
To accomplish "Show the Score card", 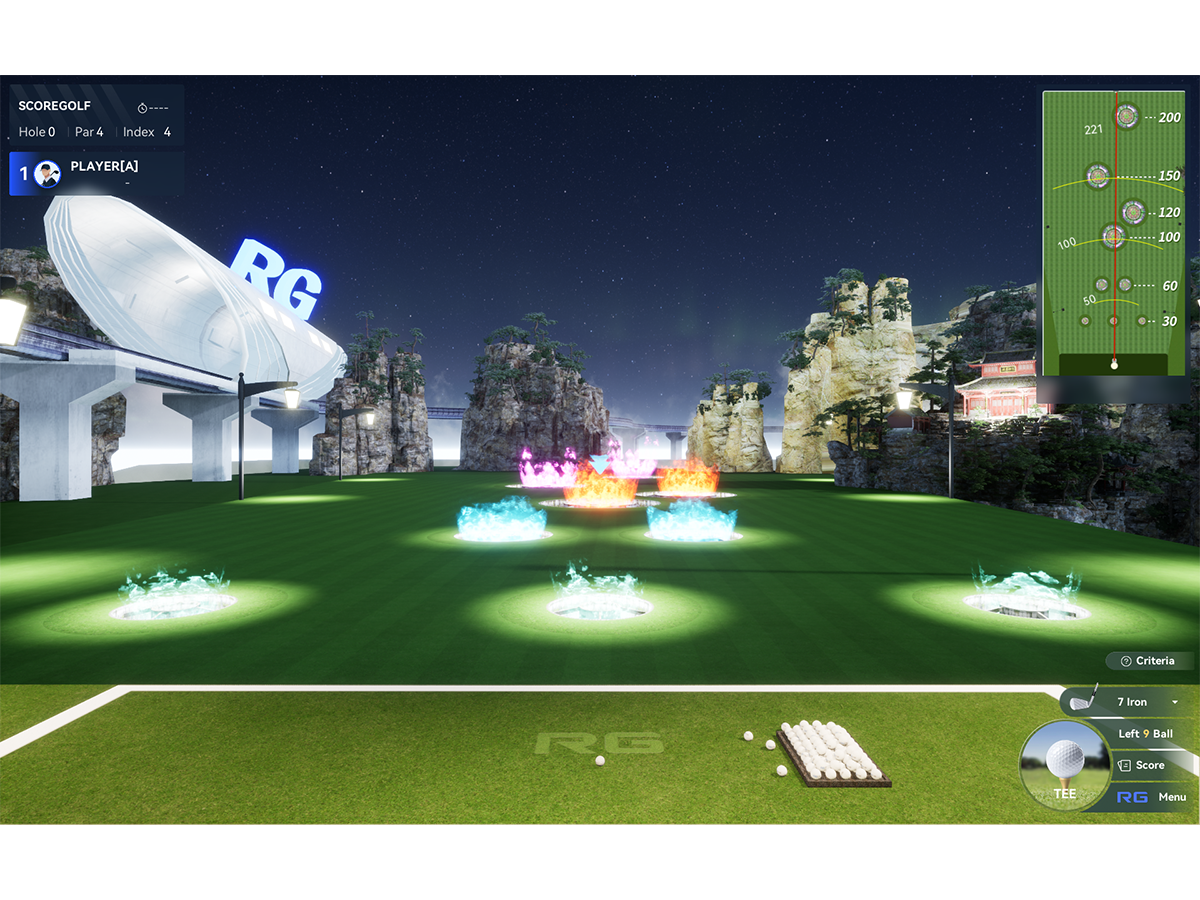I will pos(1142,765).
